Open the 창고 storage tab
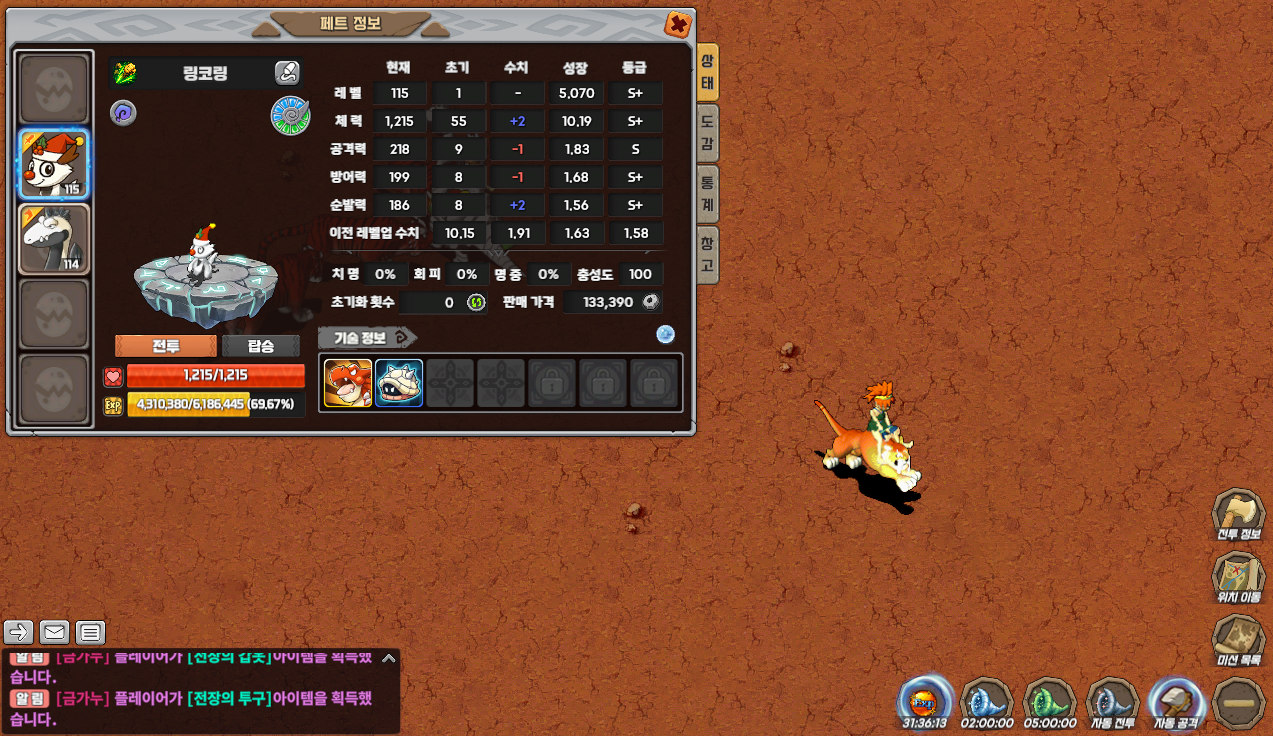Viewport: 1273px width, 736px height. click(x=707, y=254)
